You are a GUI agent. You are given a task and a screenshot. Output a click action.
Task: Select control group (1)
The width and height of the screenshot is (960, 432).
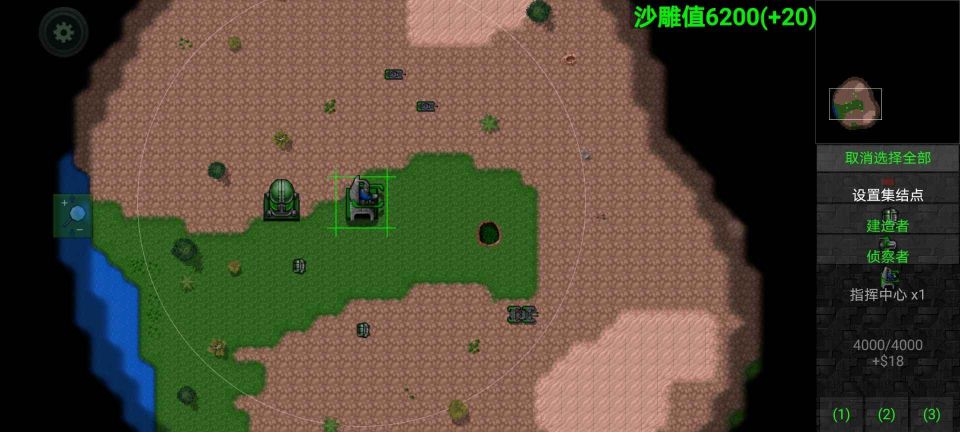[842, 414]
